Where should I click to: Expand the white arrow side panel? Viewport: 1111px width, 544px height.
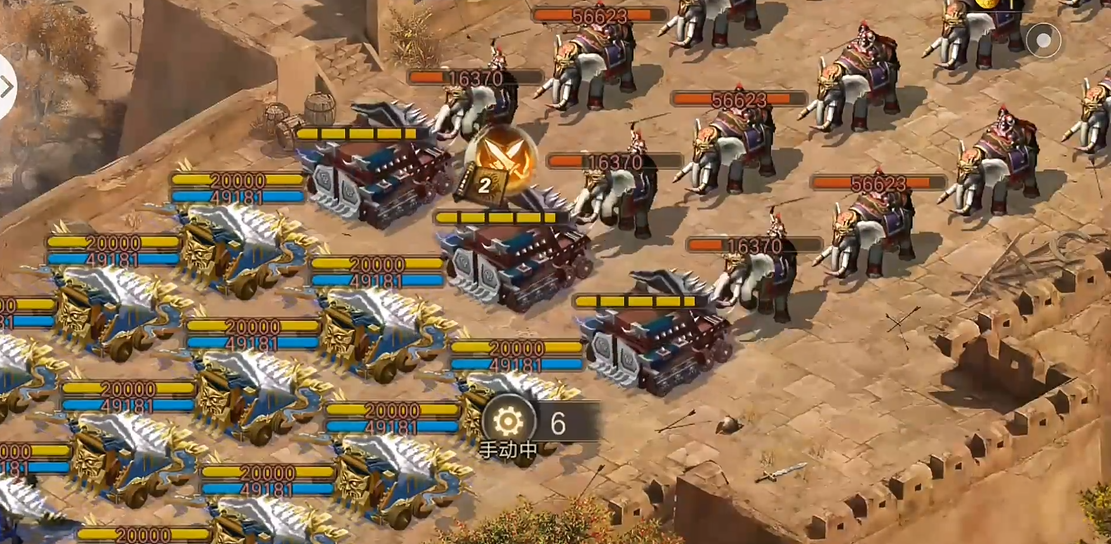(6, 87)
